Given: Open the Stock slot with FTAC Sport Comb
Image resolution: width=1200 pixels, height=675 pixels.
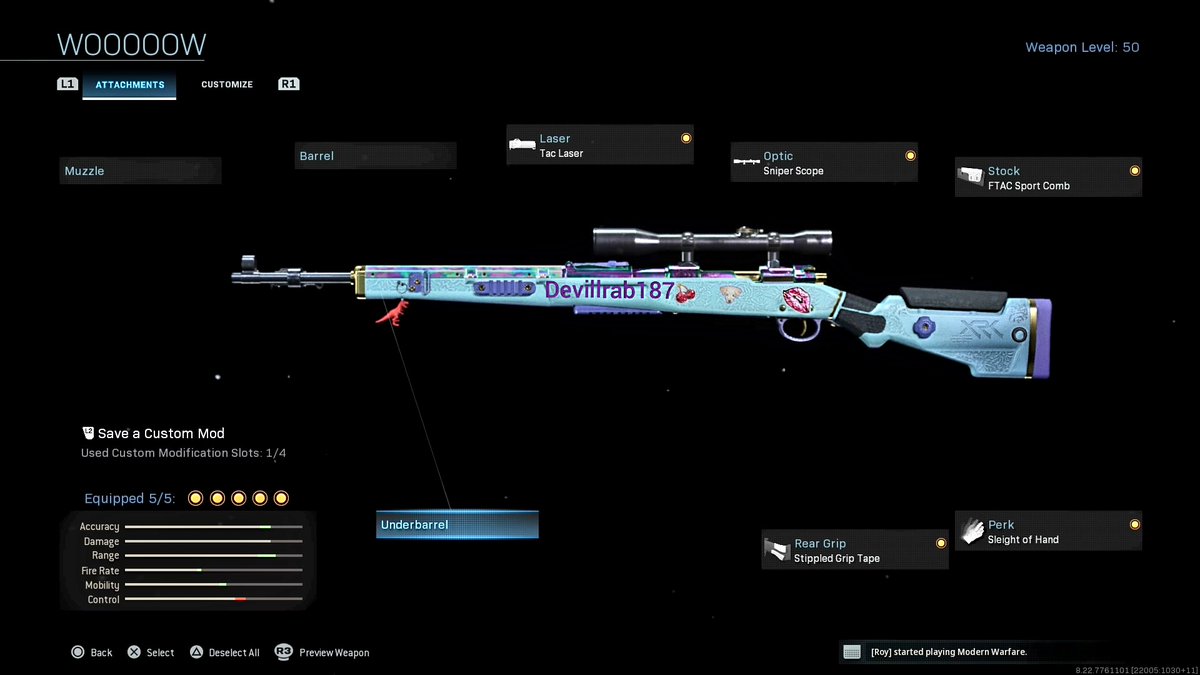Looking at the screenshot, I should click(x=1048, y=177).
